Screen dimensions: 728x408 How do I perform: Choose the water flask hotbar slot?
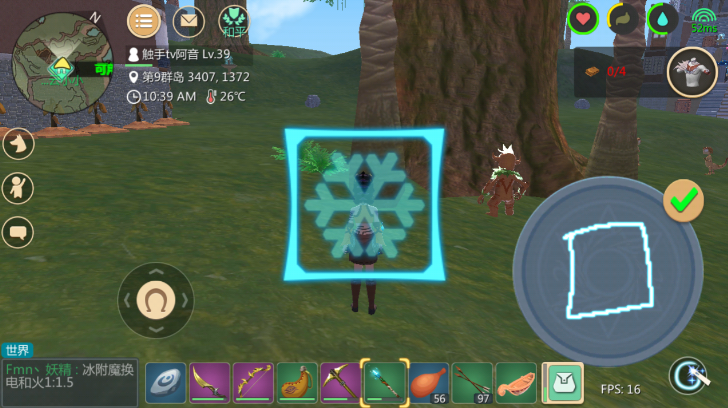pos(297,383)
